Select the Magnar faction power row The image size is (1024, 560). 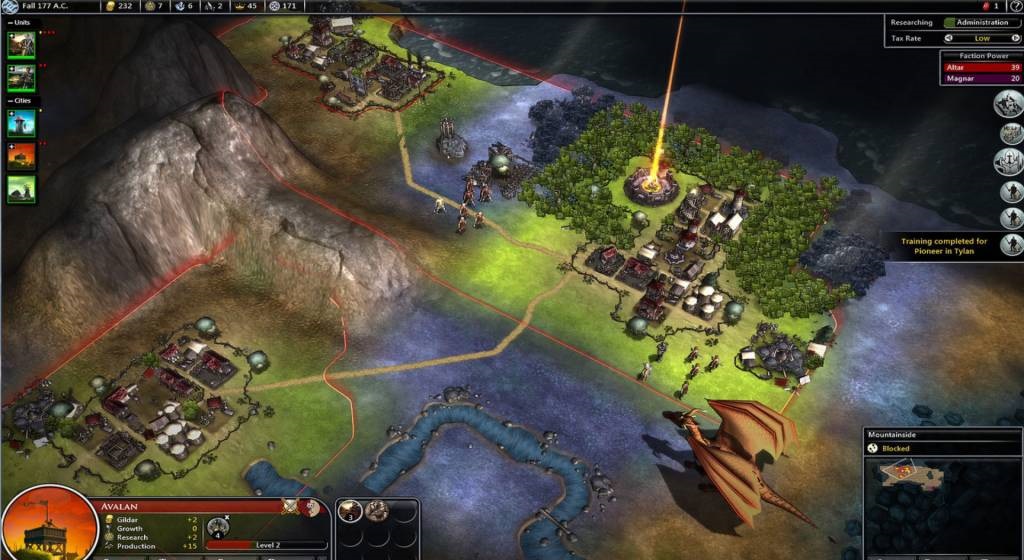(x=980, y=78)
